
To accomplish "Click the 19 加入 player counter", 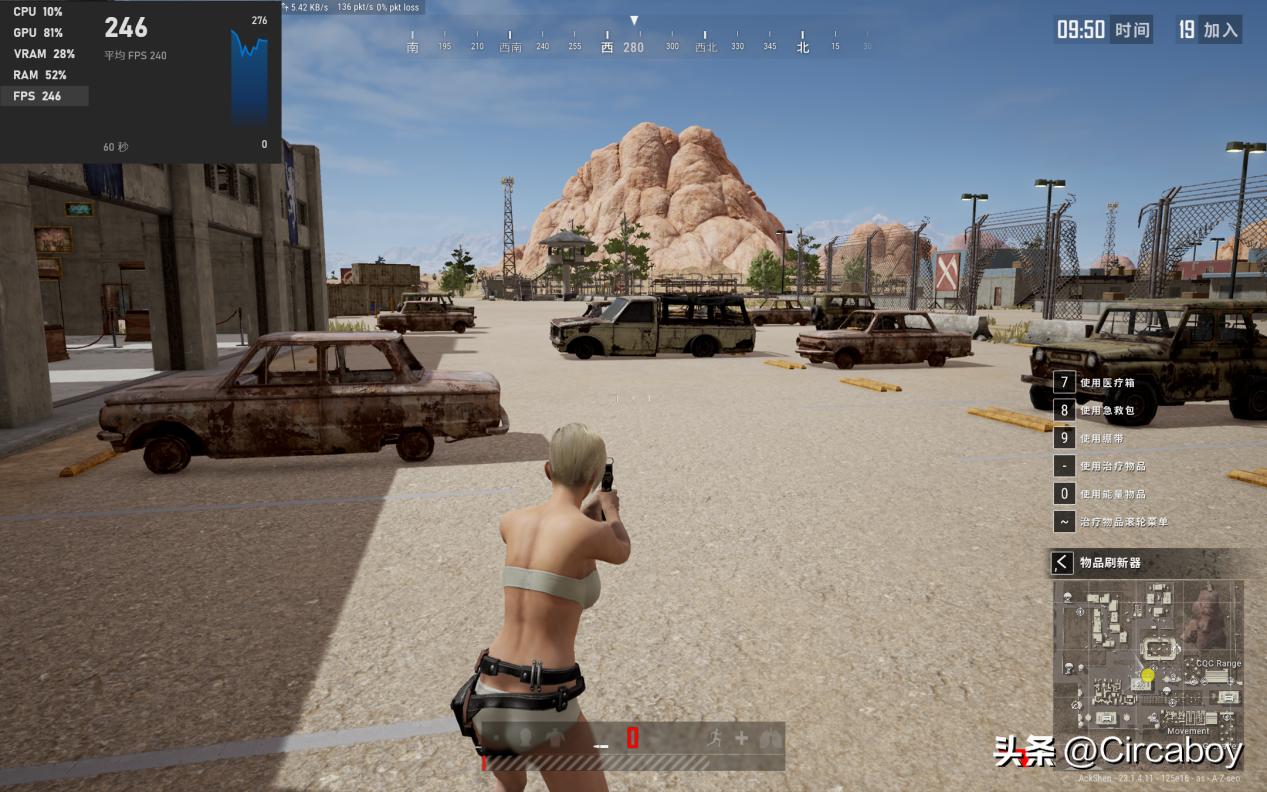I will pos(1208,30).
